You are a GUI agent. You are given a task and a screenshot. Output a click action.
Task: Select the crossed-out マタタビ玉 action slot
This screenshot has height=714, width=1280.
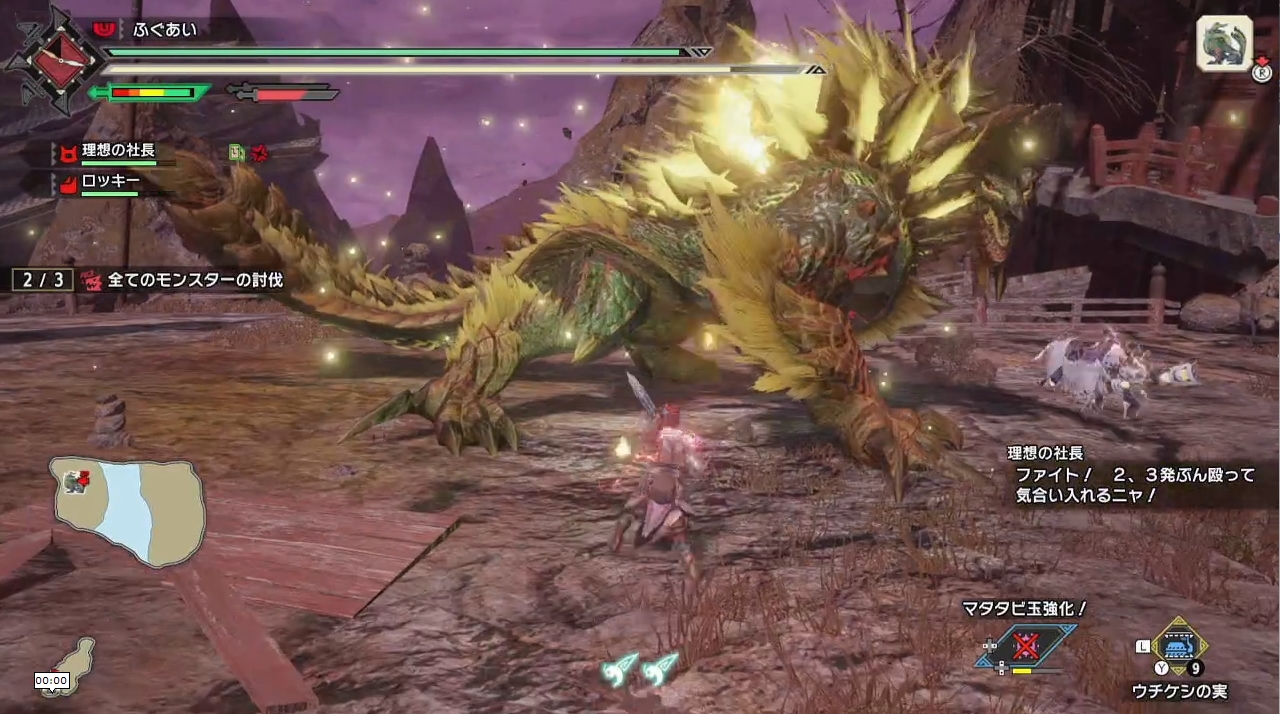click(1026, 645)
